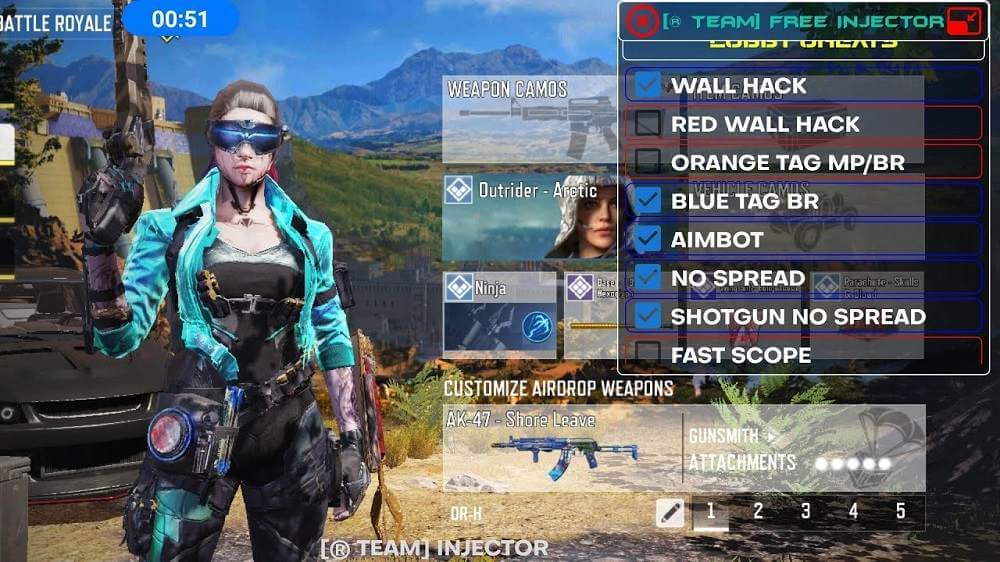Open the Weapon Camos panel

coord(530,119)
